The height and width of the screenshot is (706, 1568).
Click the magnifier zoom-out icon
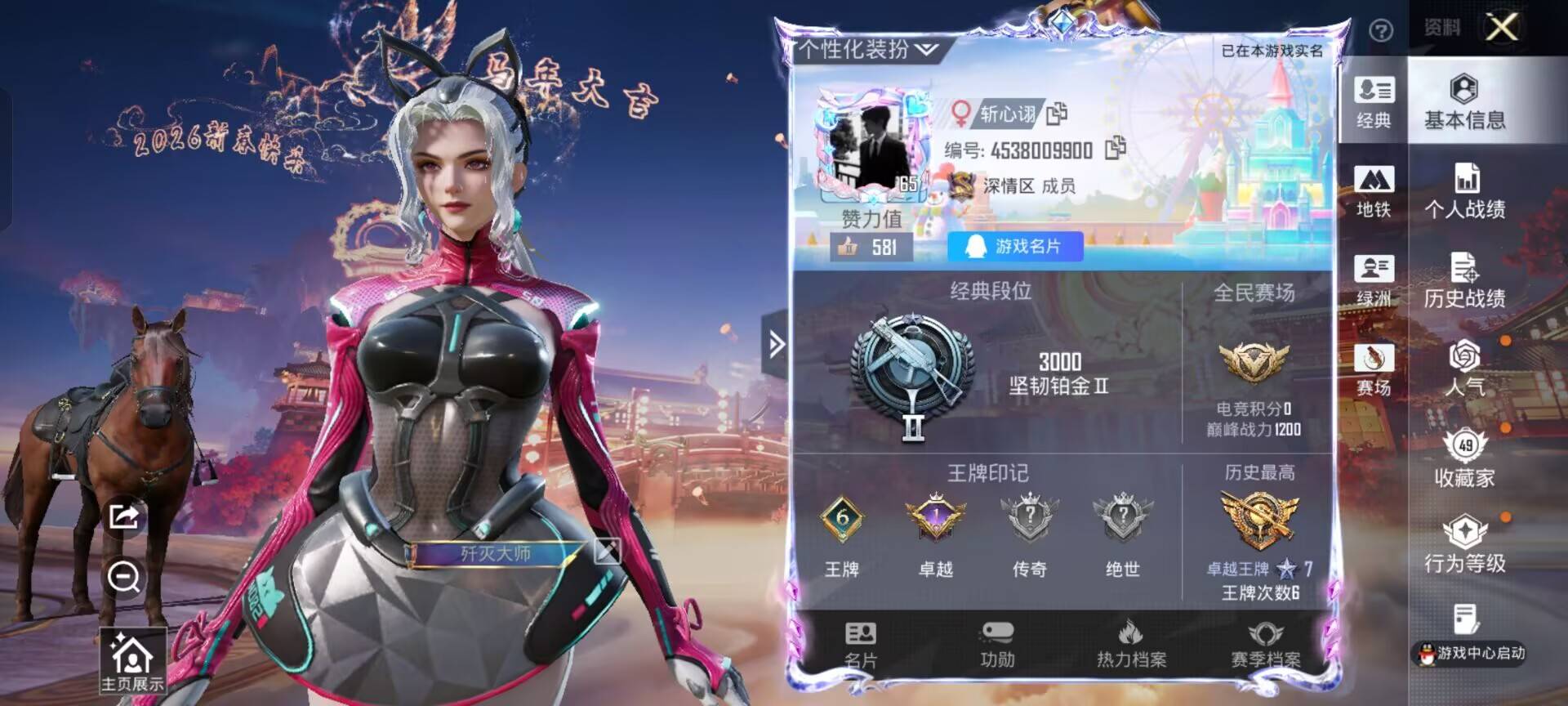pyautogui.click(x=122, y=579)
